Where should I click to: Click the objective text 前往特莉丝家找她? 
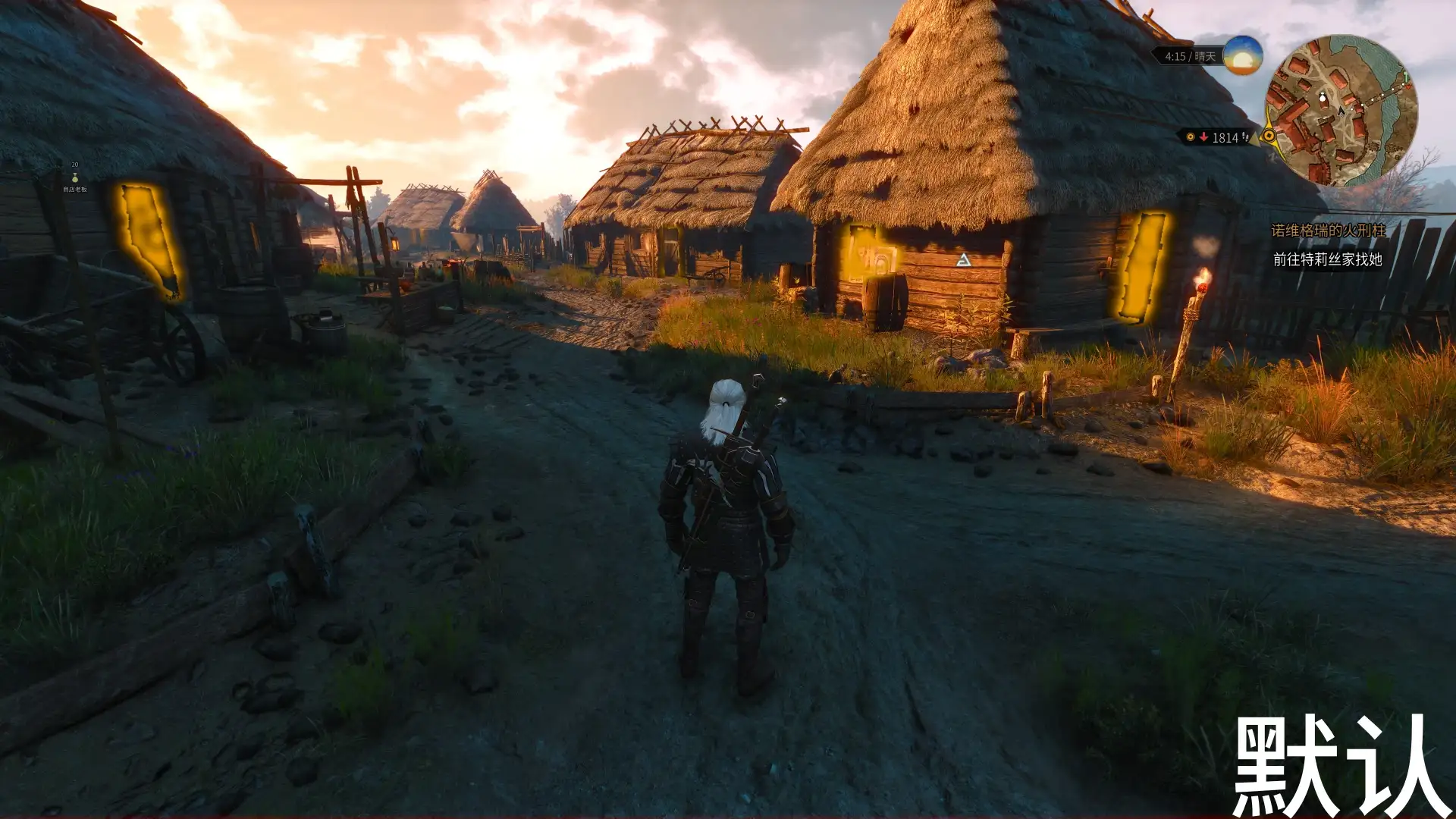pos(1327,259)
